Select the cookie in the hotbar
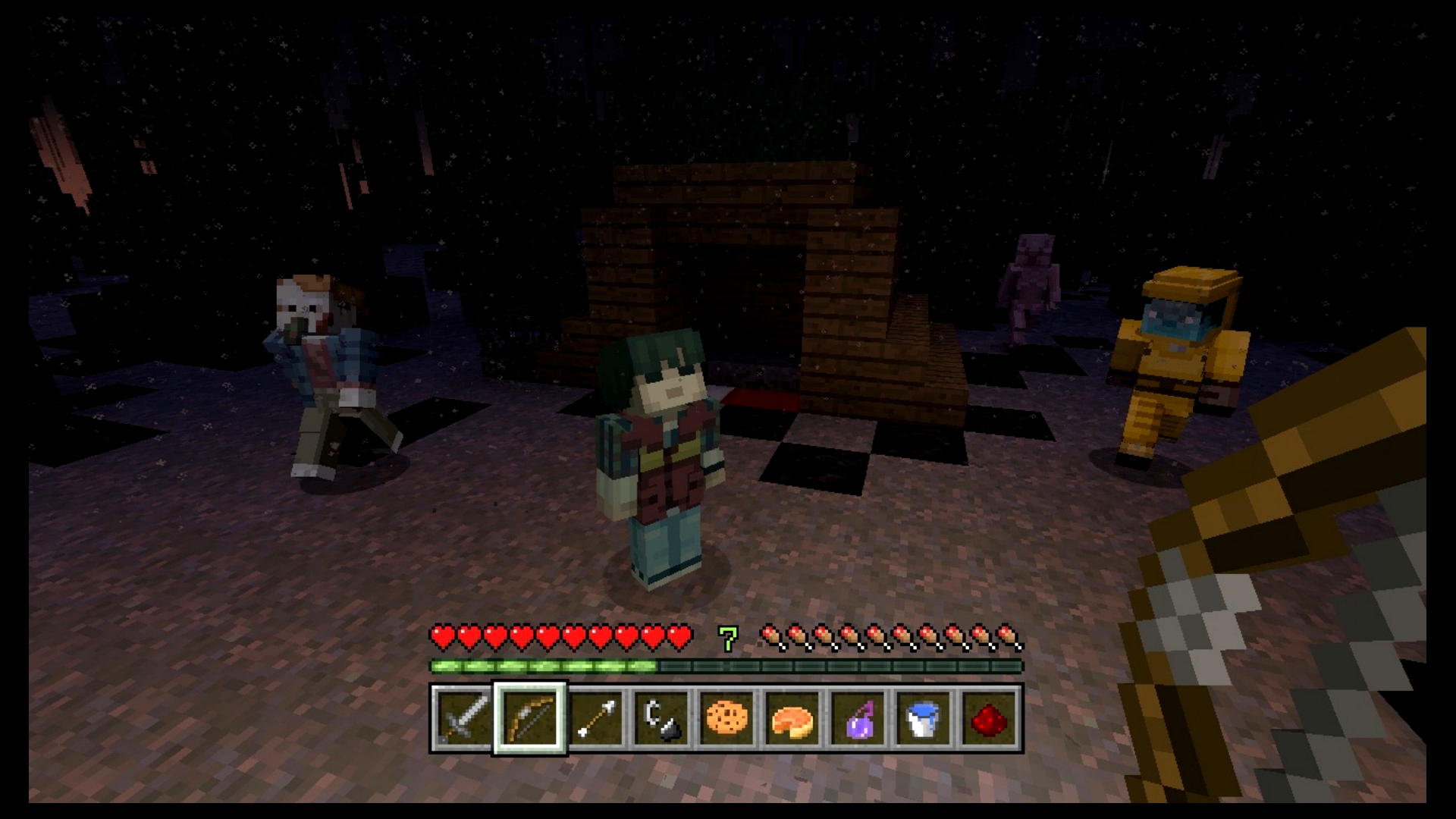Viewport: 1456px width, 819px height. pos(727,717)
